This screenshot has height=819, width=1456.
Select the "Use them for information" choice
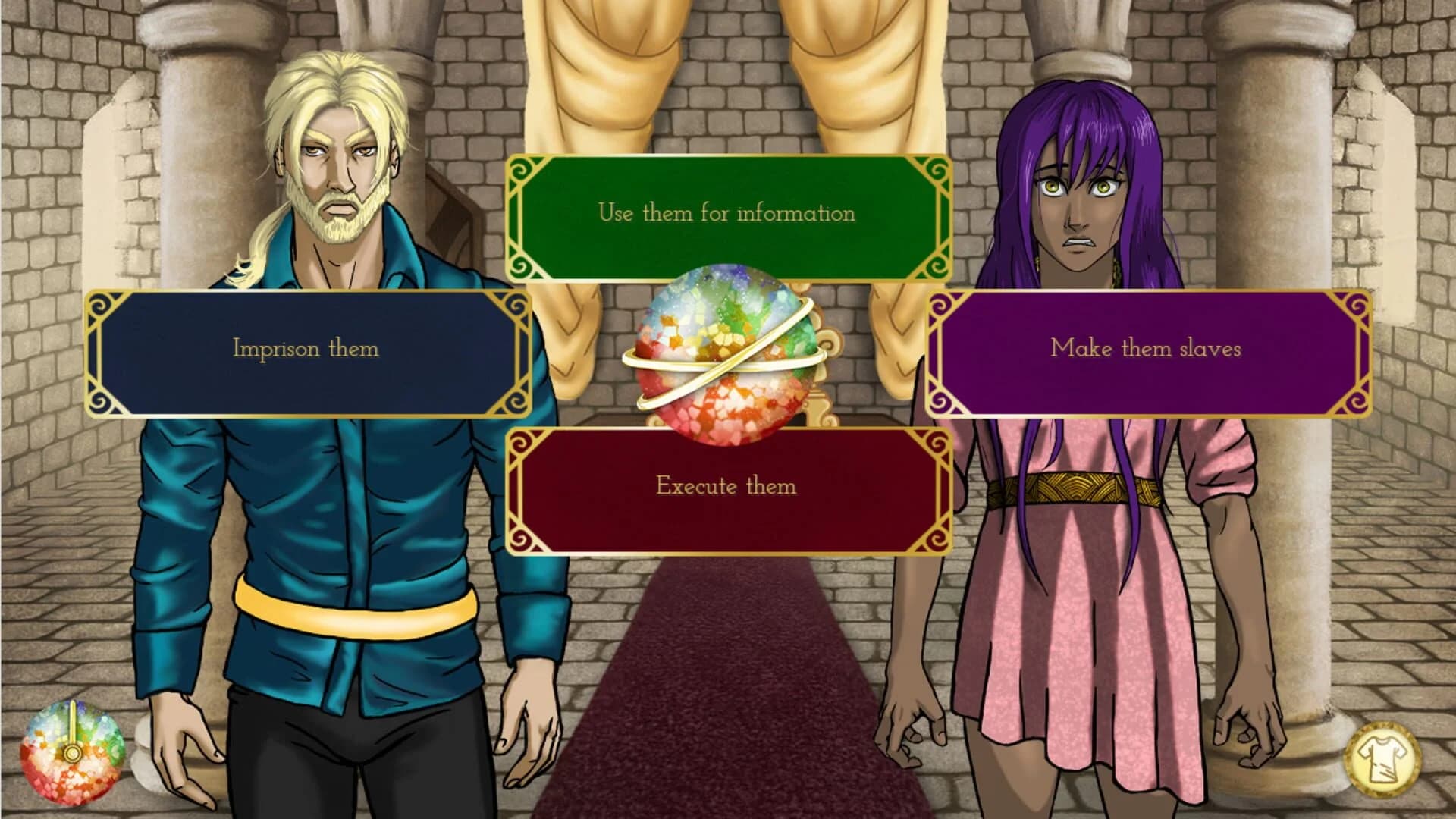pos(728,213)
